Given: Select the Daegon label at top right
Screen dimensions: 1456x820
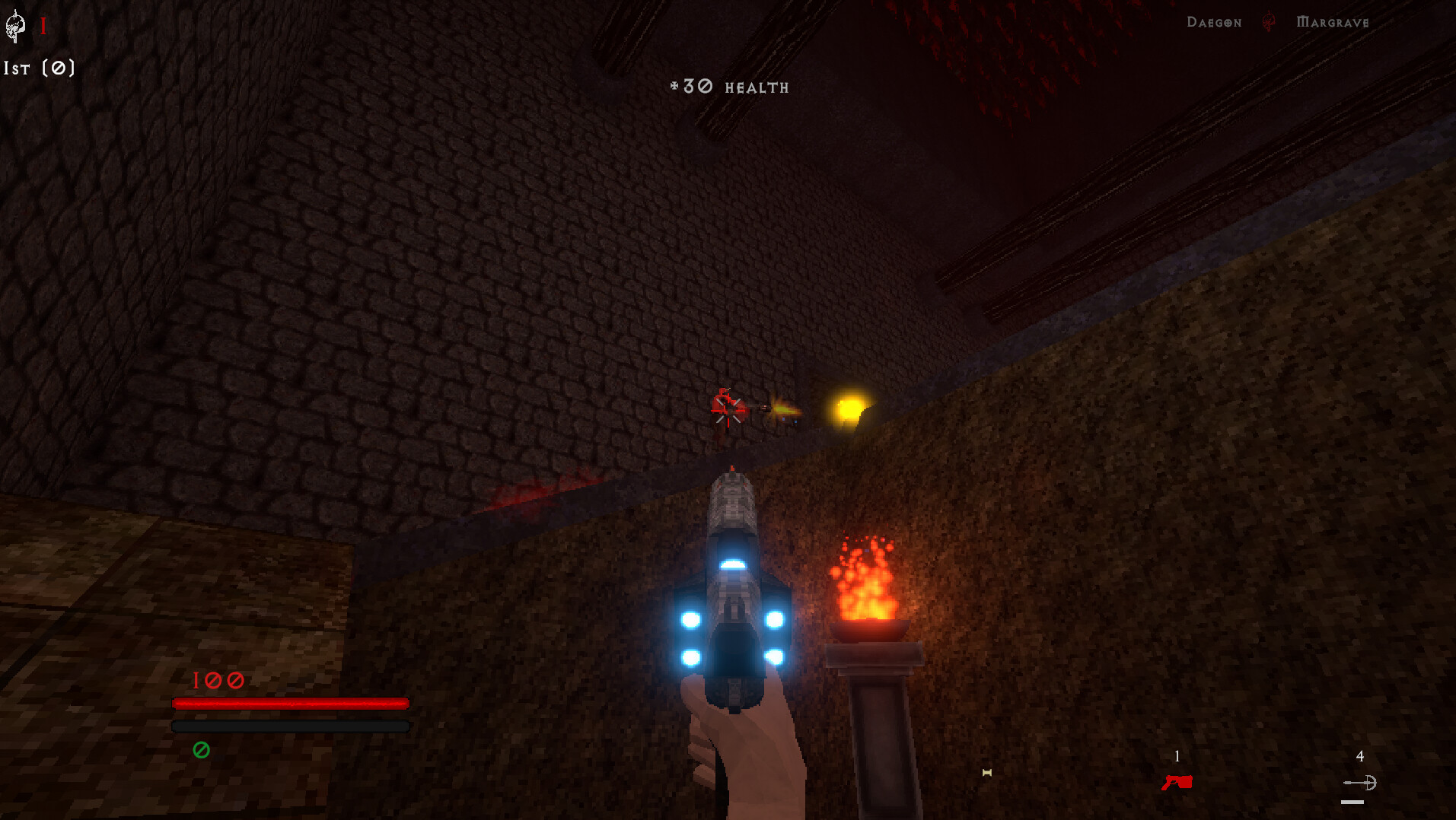Looking at the screenshot, I should click(x=1213, y=22).
